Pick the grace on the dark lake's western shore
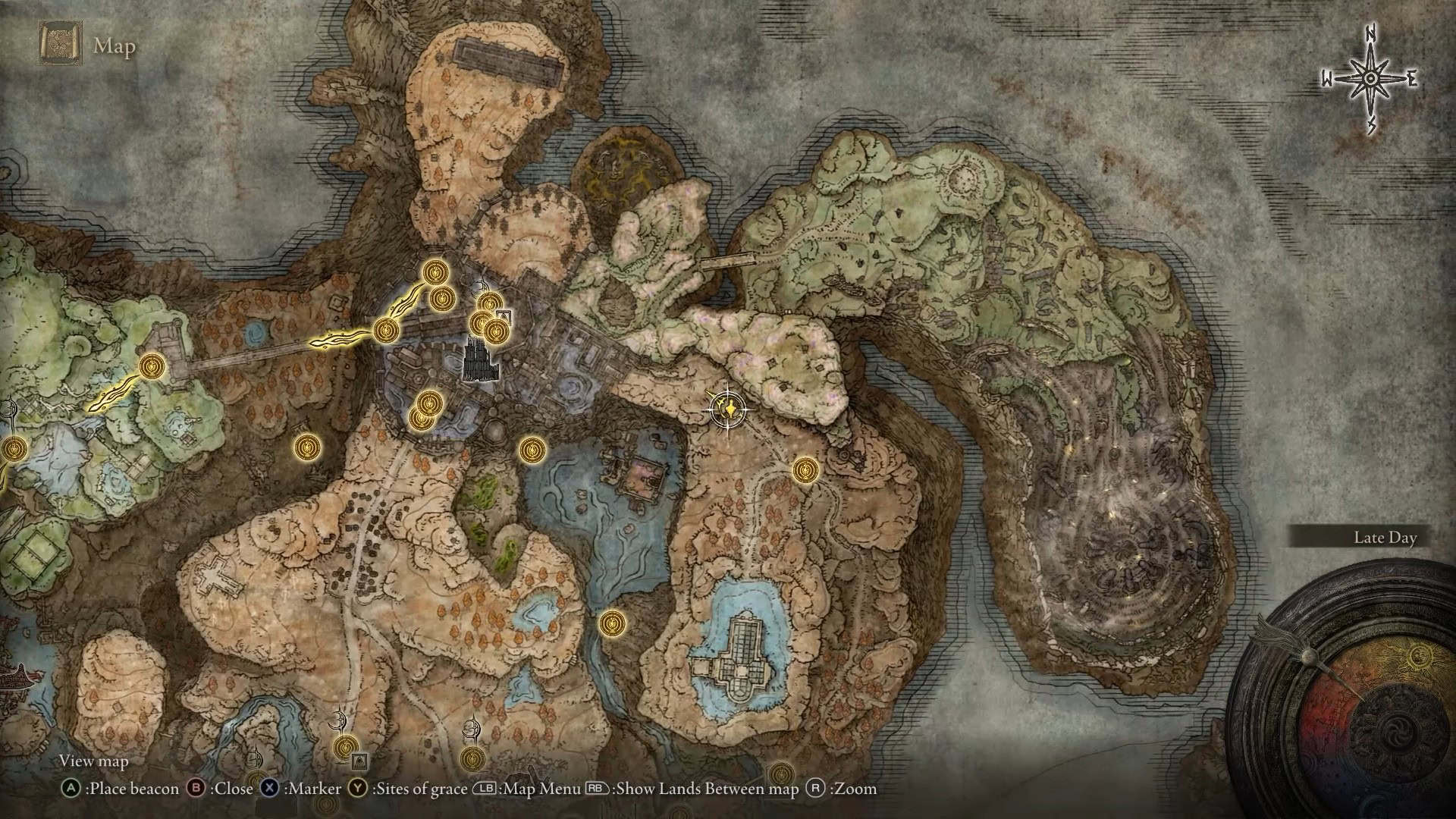The image size is (1456, 819). 532,450
